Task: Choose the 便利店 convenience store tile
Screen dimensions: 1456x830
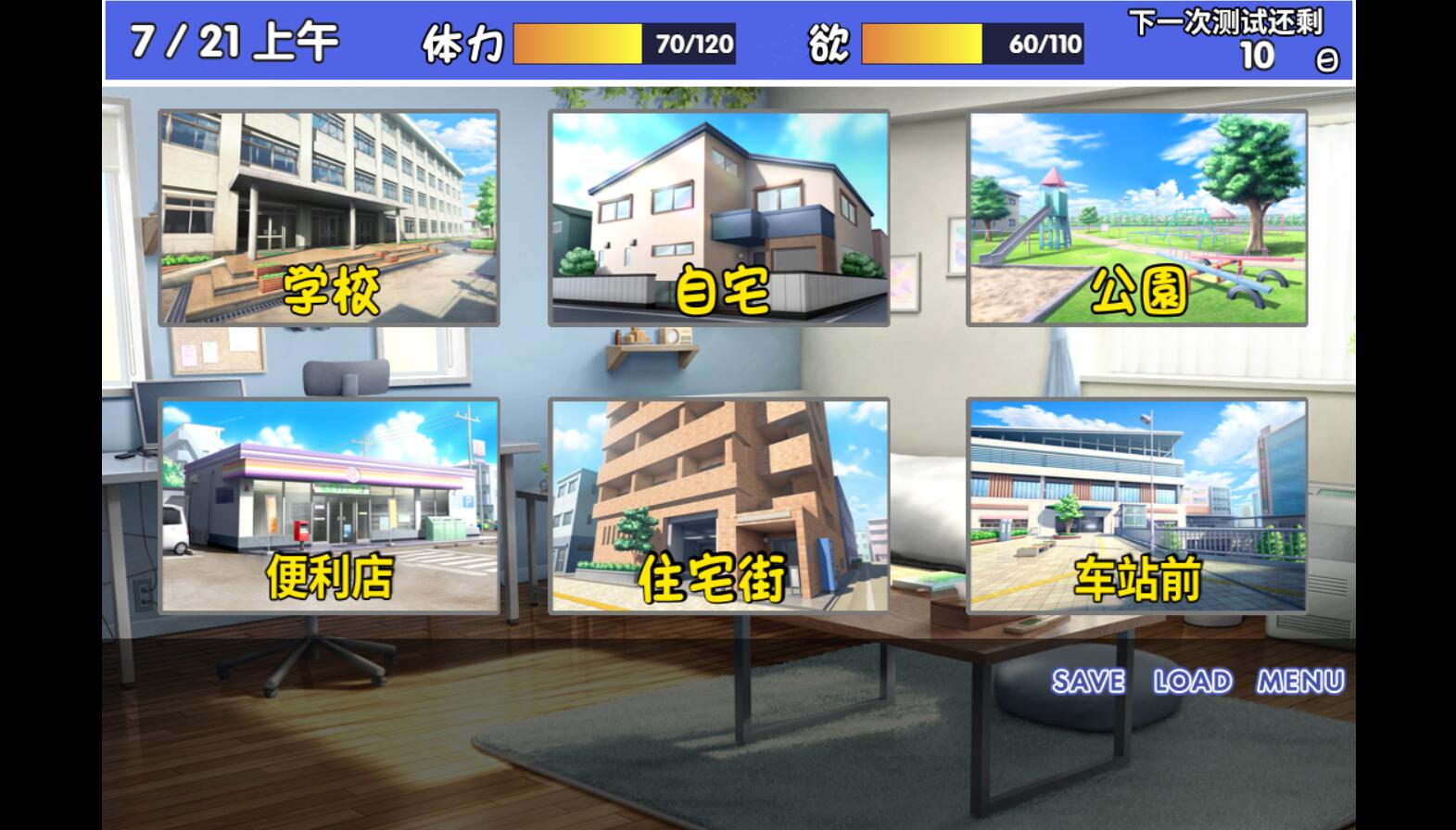Action: [329, 506]
